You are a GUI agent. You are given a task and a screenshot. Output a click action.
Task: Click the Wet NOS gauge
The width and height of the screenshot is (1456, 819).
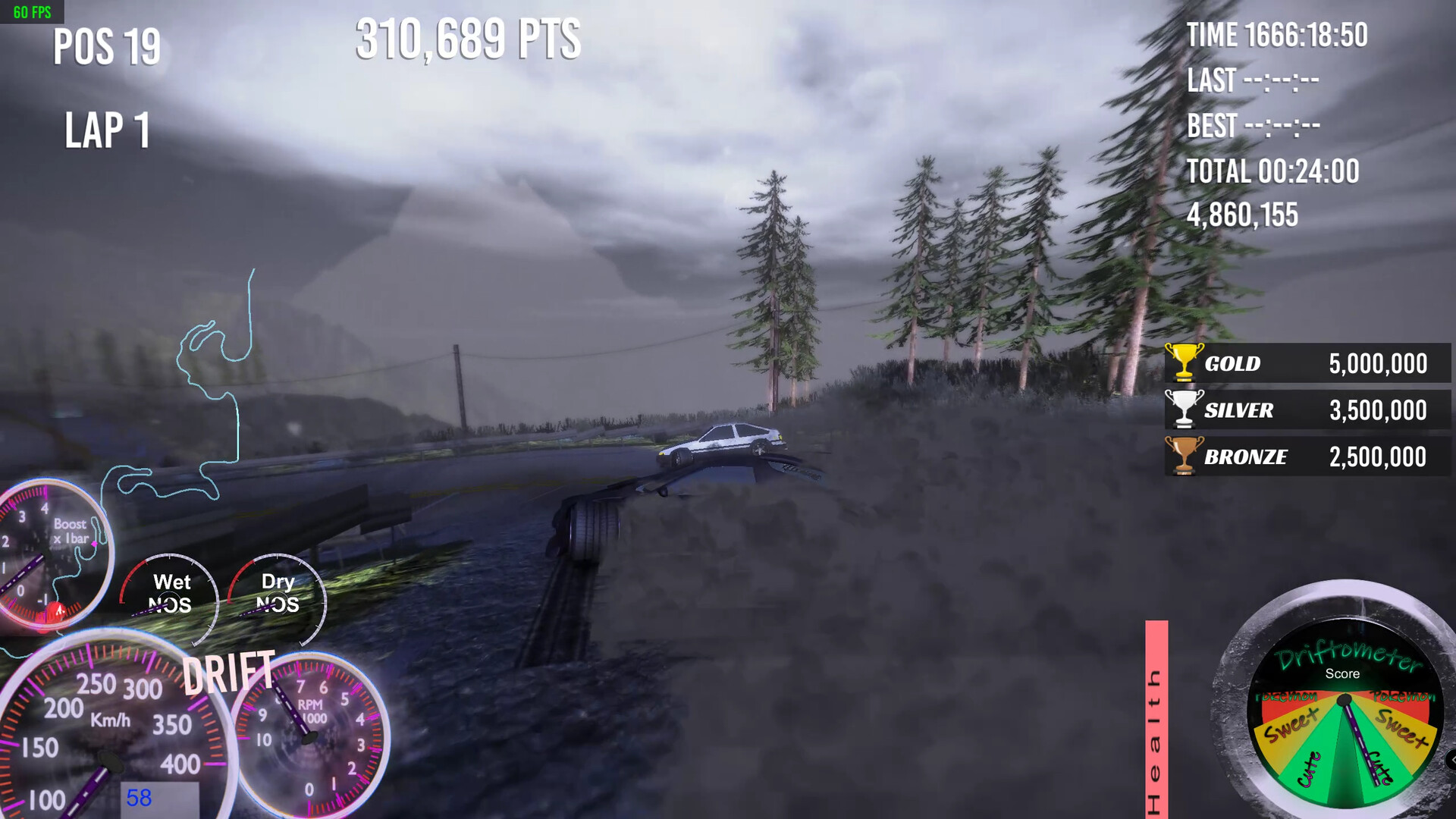tap(171, 595)
